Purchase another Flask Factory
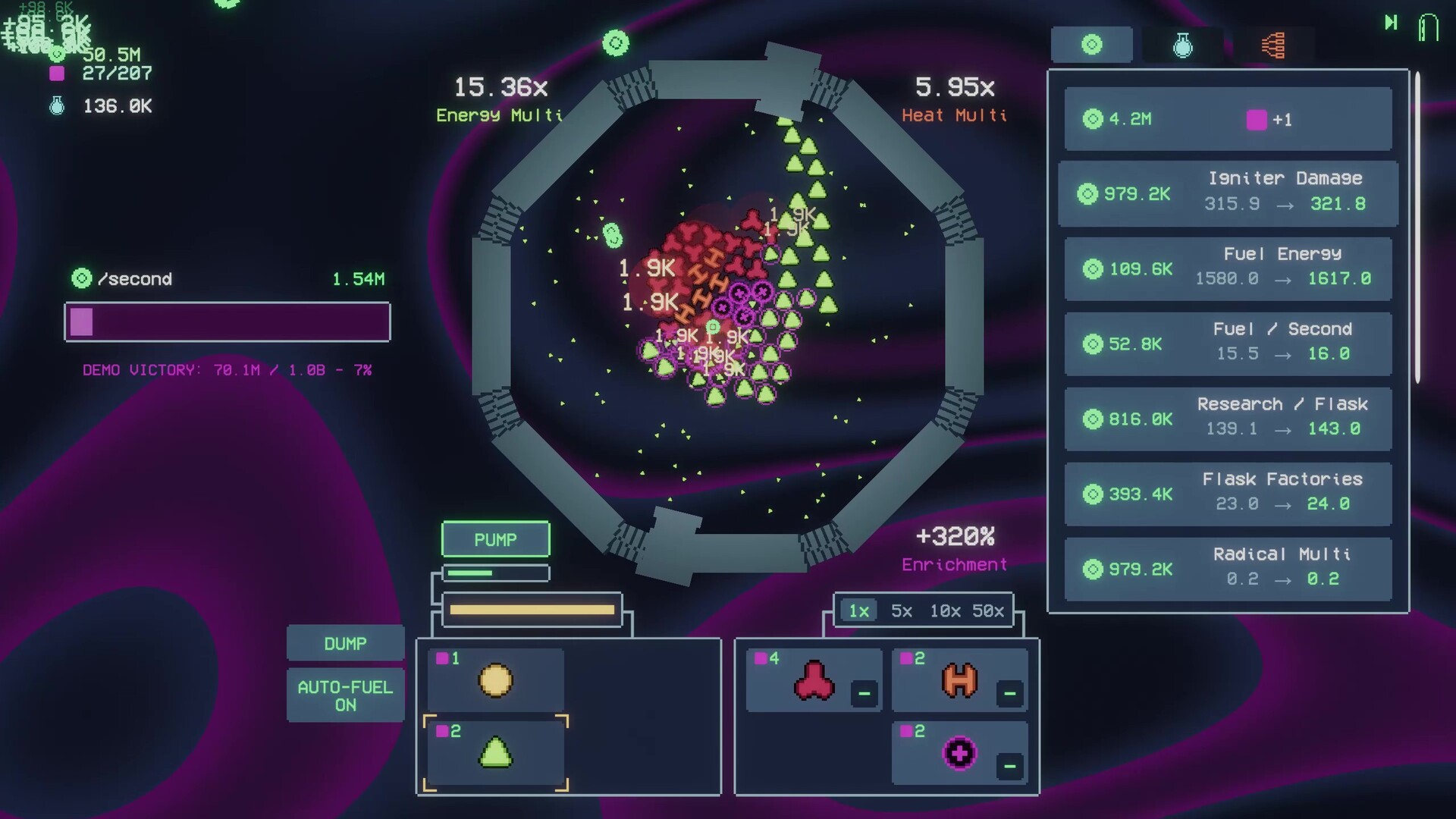This screenshot has width=1456, height=819. [x=1228, y=494]
